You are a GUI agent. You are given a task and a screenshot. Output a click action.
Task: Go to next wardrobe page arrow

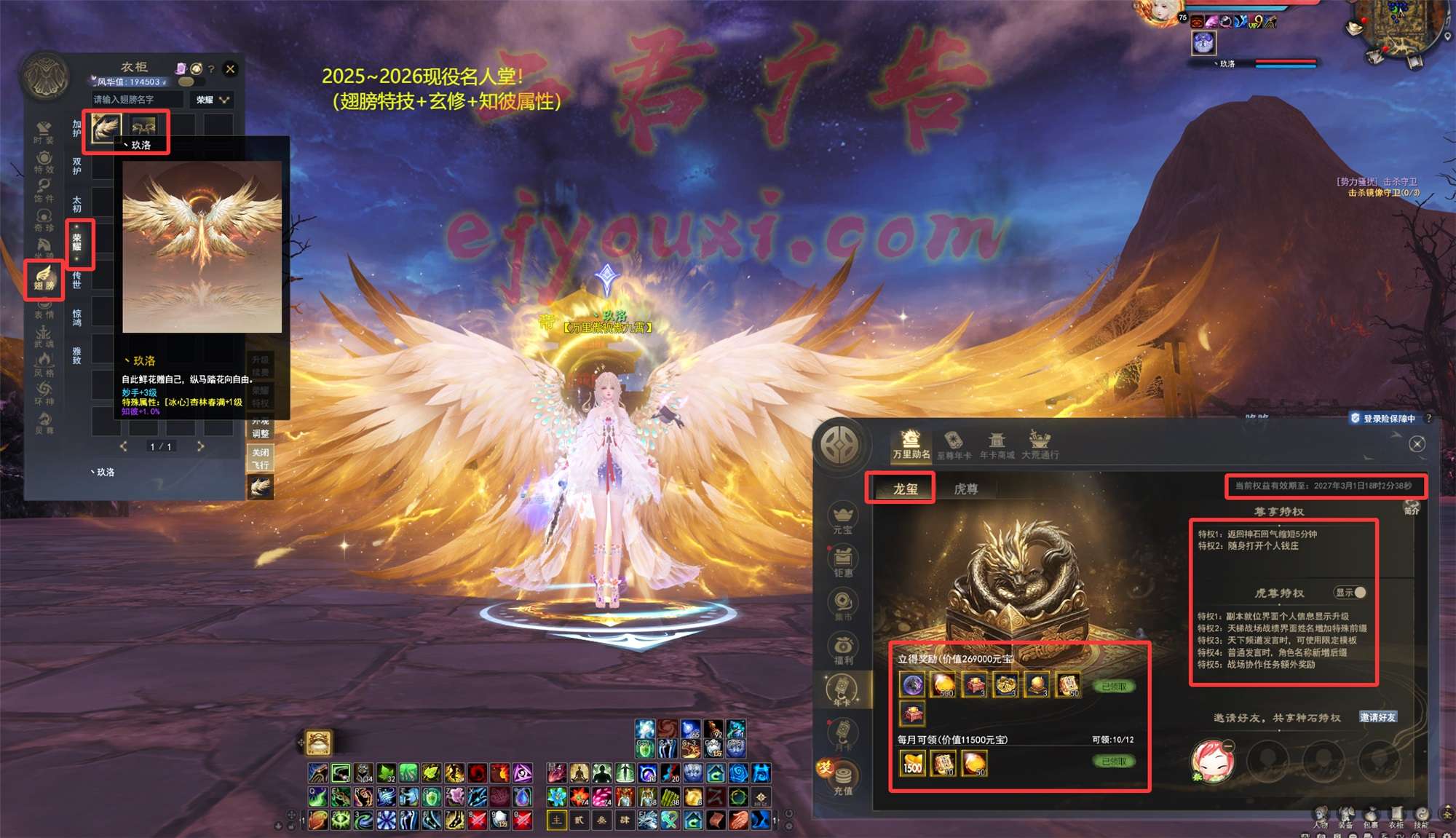click(200, 446)
